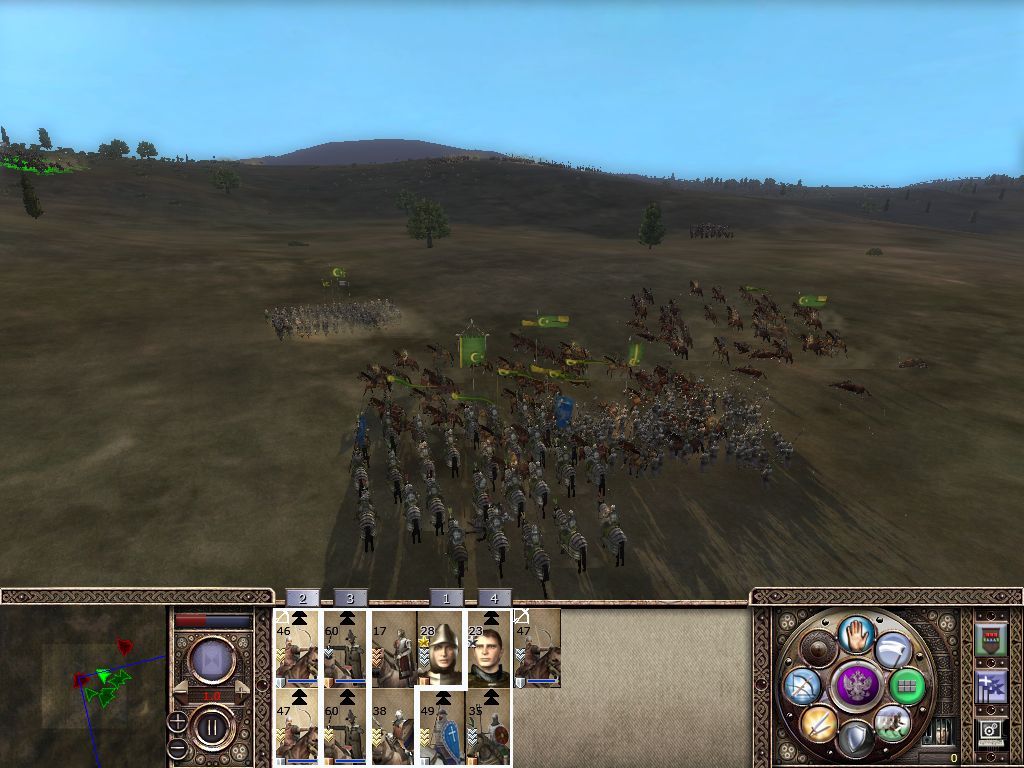Select the blue cross shield unit with 49 men
Viewport: 1024px width, 768px height.
440,728
